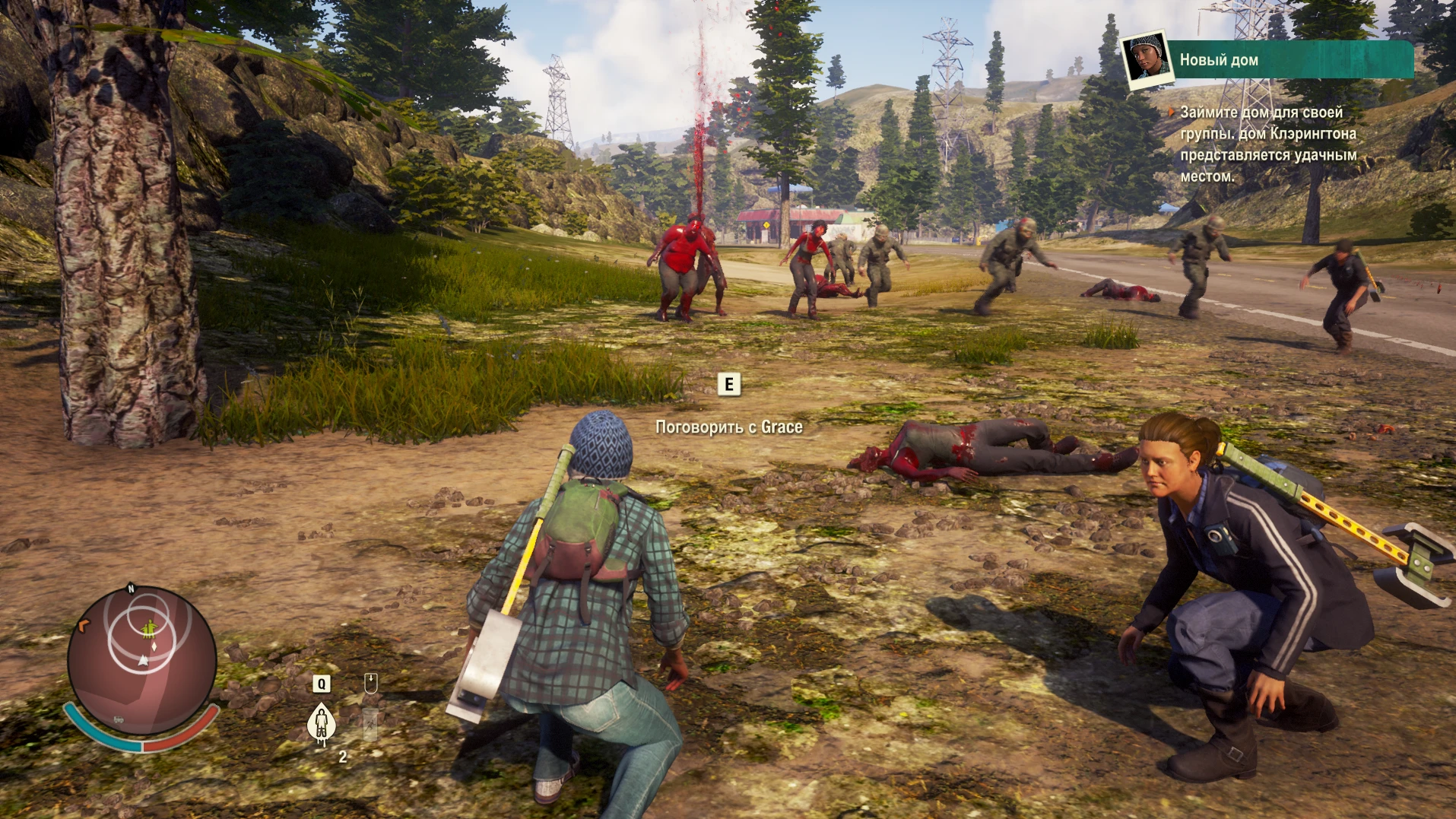This screenshot has height=819, width=1456.
Task: Click the stamina vial icon with runner symbol
Action: 370,725
